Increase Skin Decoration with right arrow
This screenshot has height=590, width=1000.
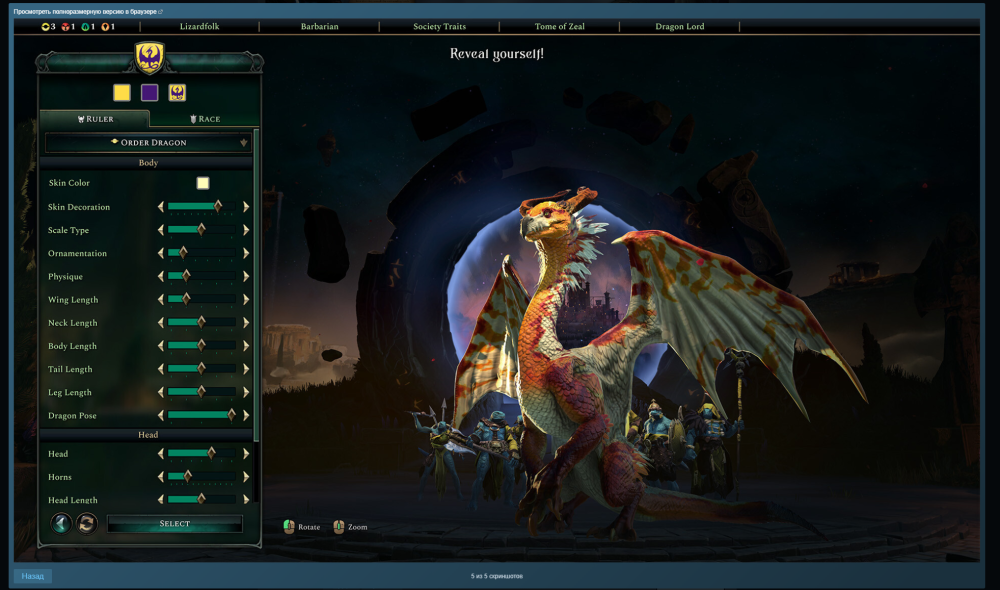pyautogui.click(x=246, y=207)
